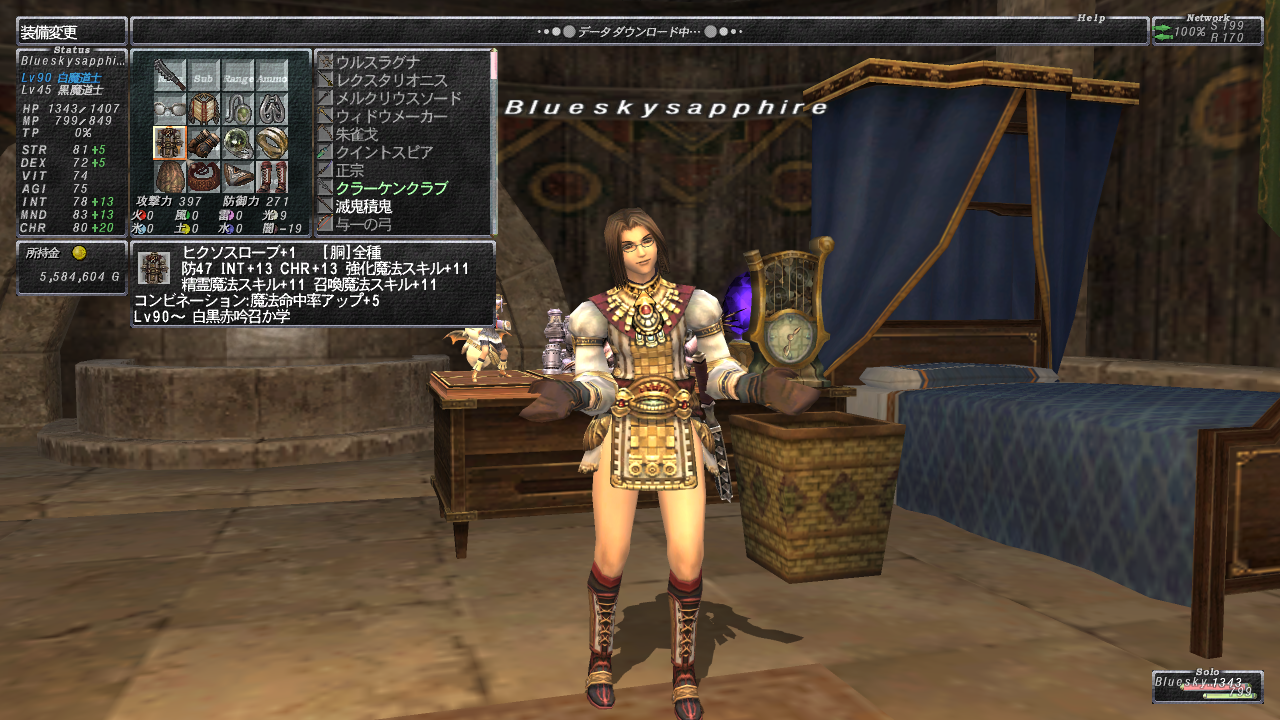The height and width of the screenshot is (720, 1280).
Task: Open the empty Range slot
Action: tap(238, 76)
